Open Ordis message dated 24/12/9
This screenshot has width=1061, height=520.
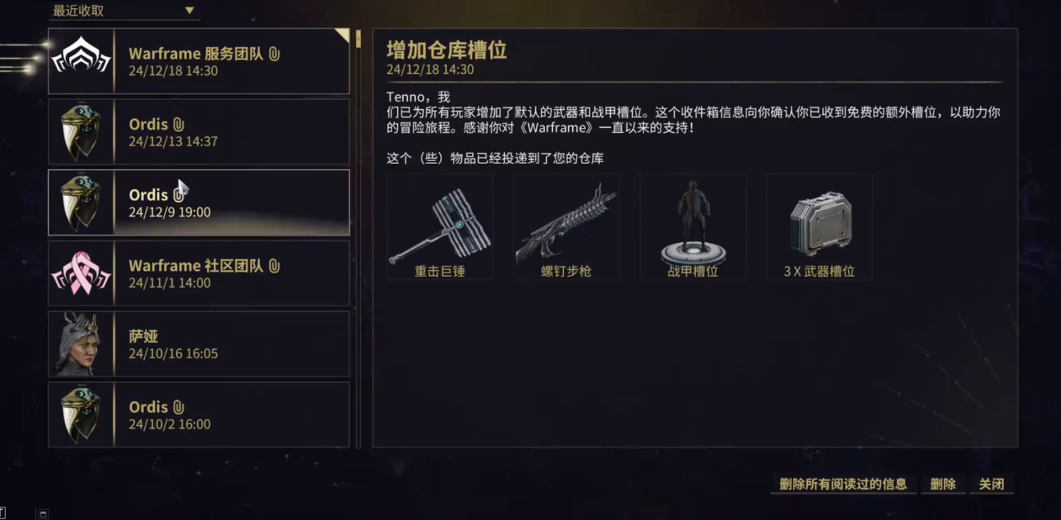point(199,203)
